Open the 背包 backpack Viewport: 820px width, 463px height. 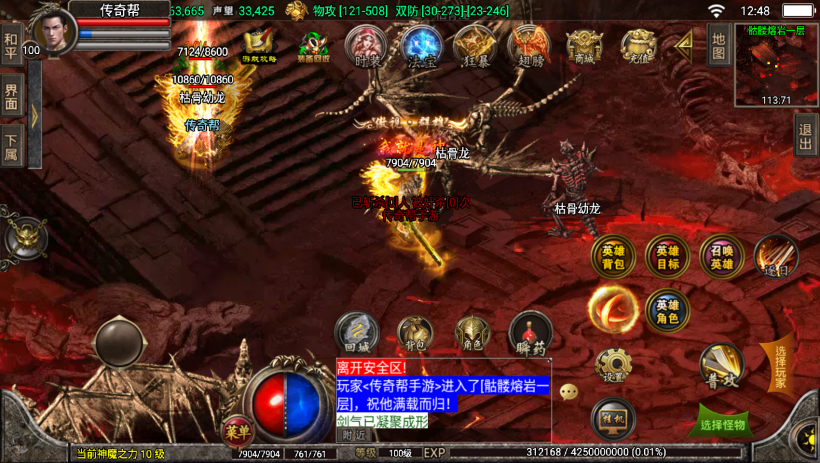415,335
